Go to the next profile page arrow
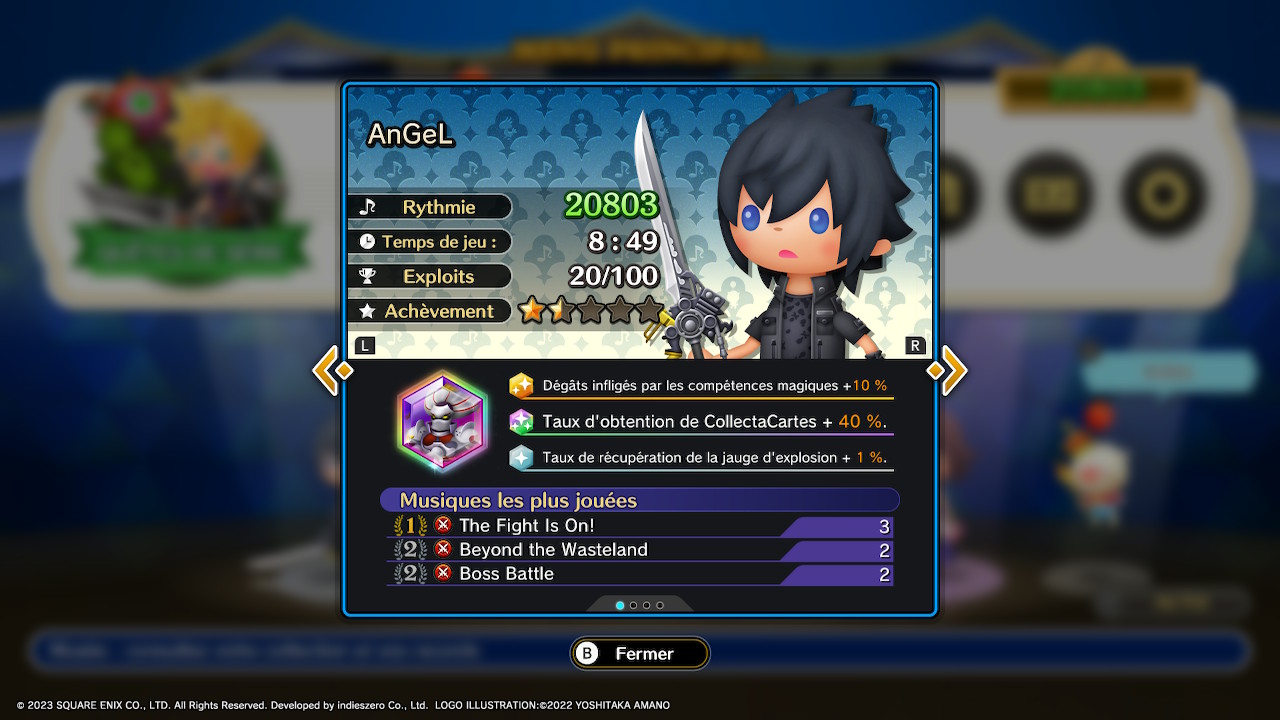 point(949,370)
